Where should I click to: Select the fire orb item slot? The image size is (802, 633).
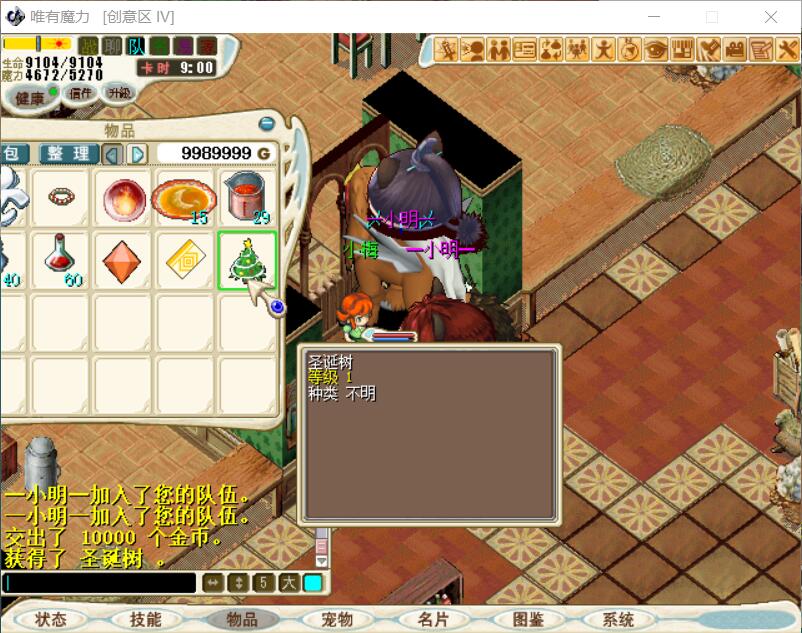[122, 197]
